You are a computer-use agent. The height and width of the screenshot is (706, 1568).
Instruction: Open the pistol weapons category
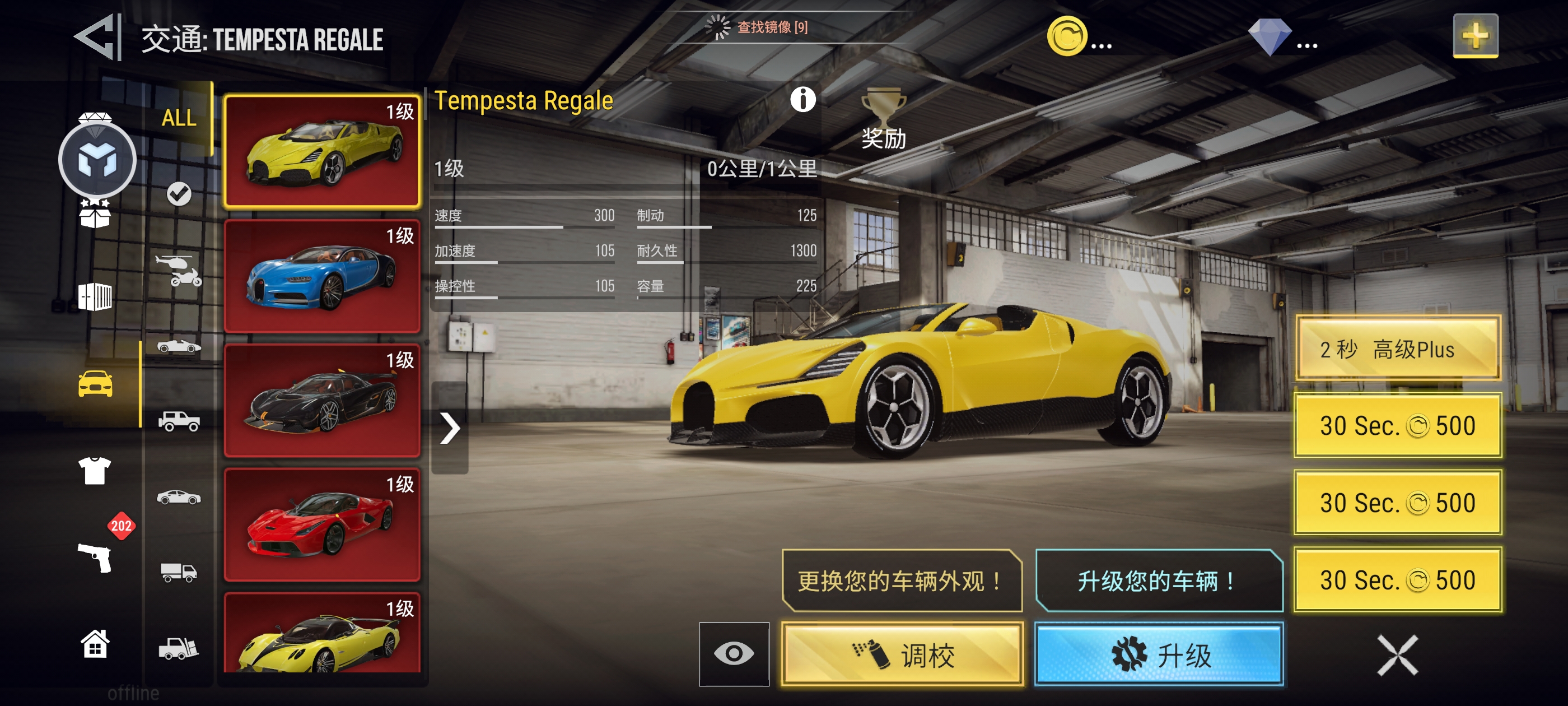click(96, 557)
